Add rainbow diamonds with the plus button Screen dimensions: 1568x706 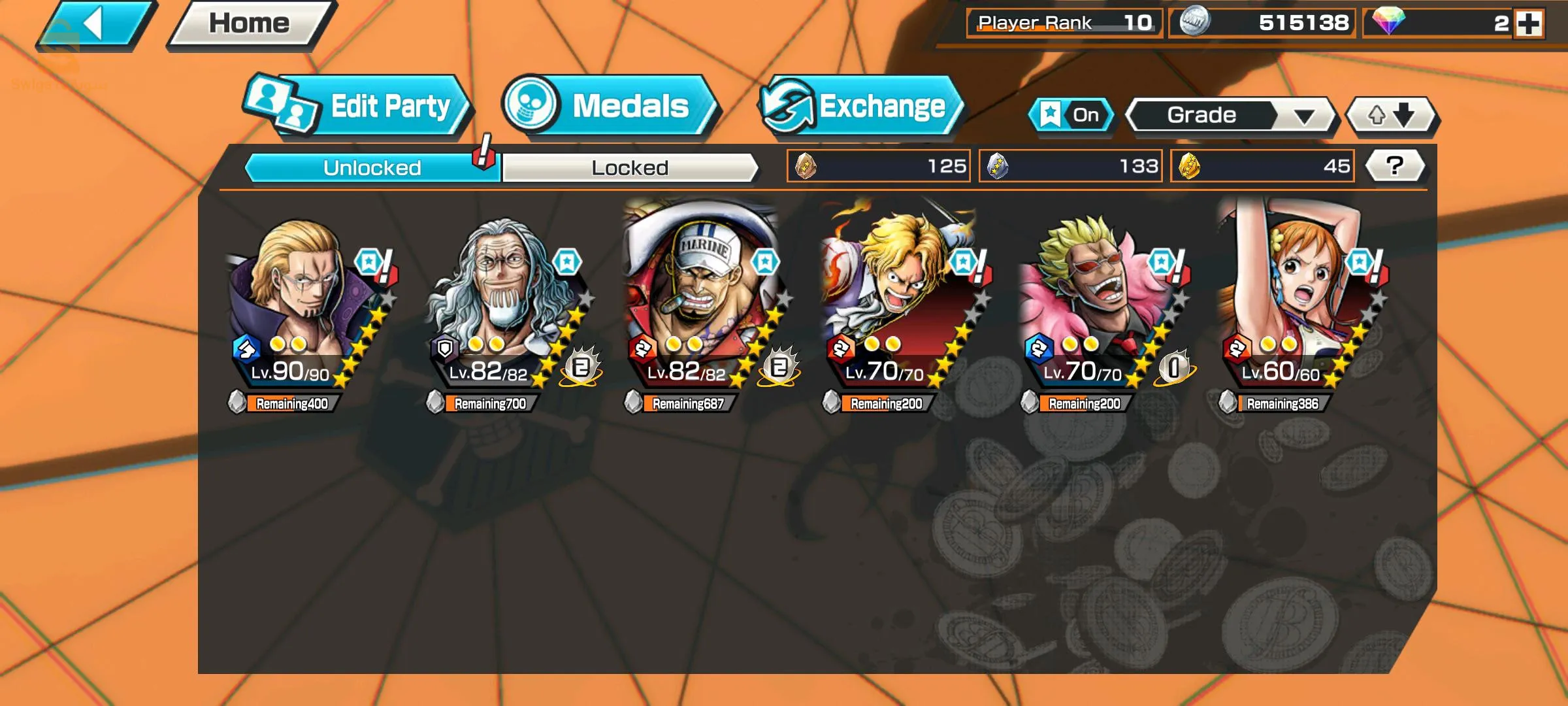click(x=1529, y=24)
